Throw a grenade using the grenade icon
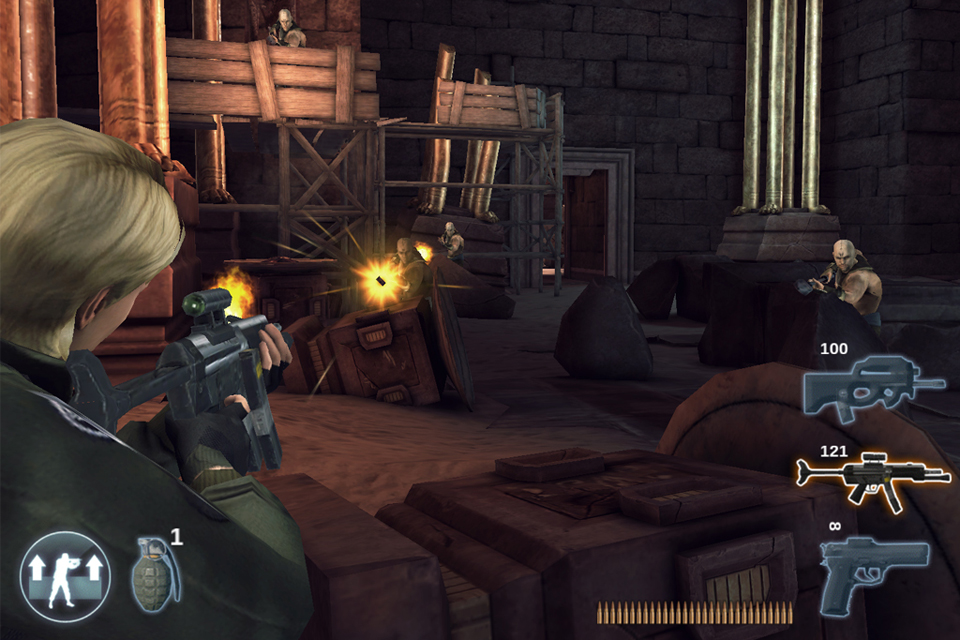The width and height of the screenshot is (960, 640). (156, 573)
